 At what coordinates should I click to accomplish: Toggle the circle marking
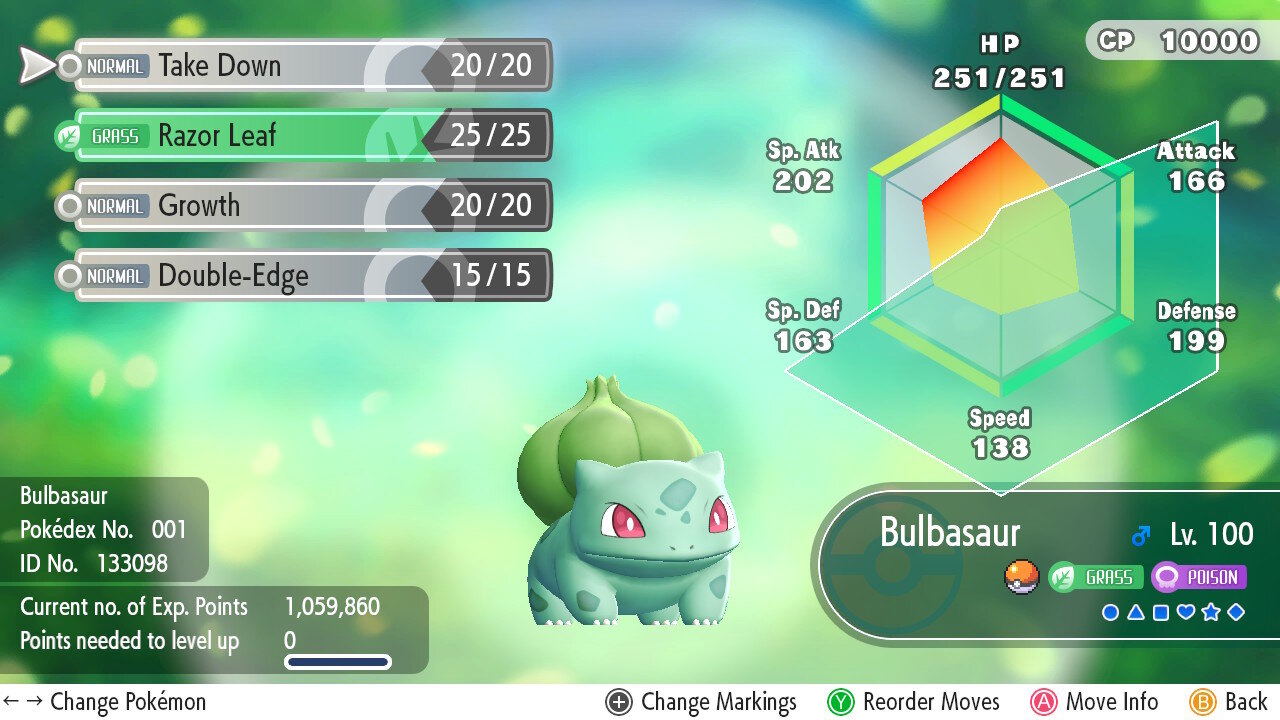point(1110,612)
